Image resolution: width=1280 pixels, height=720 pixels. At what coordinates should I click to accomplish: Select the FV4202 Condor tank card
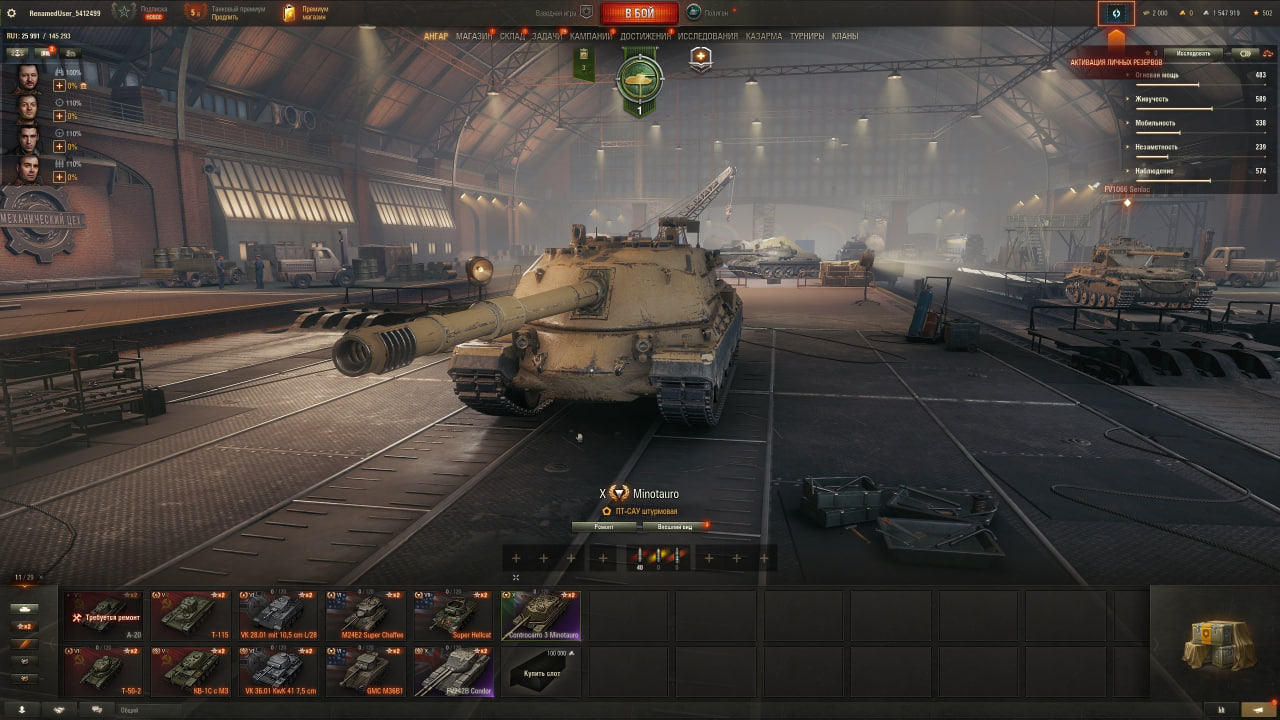pos(454,671)
